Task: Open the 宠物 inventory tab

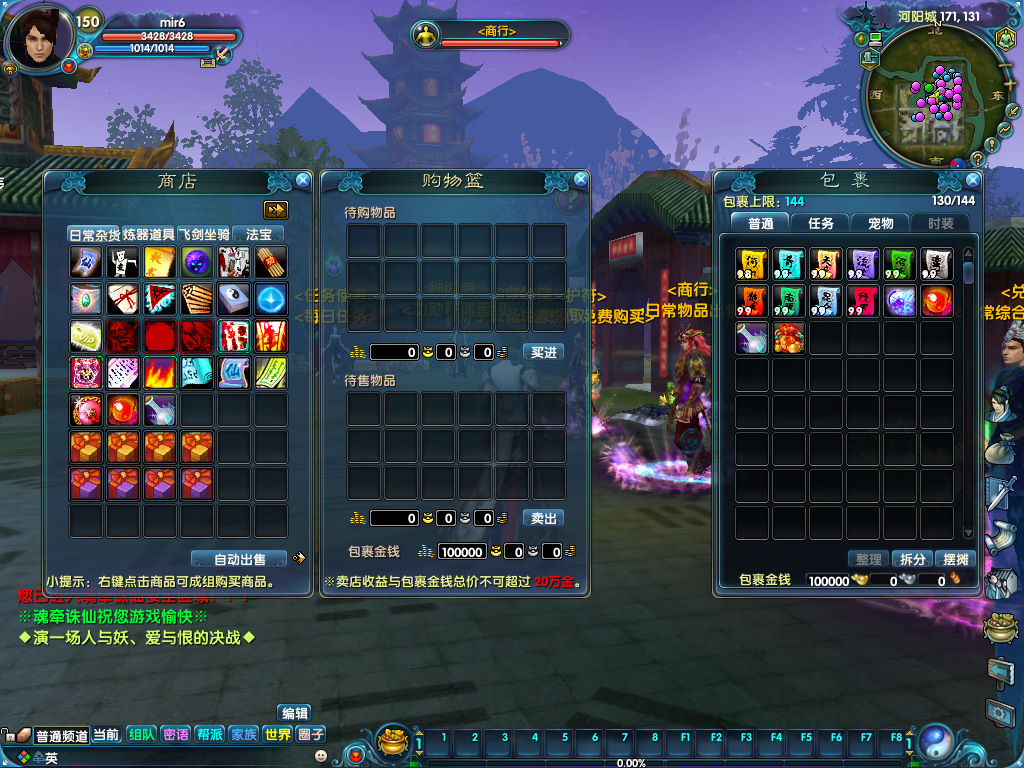Action: click(880, 223)
